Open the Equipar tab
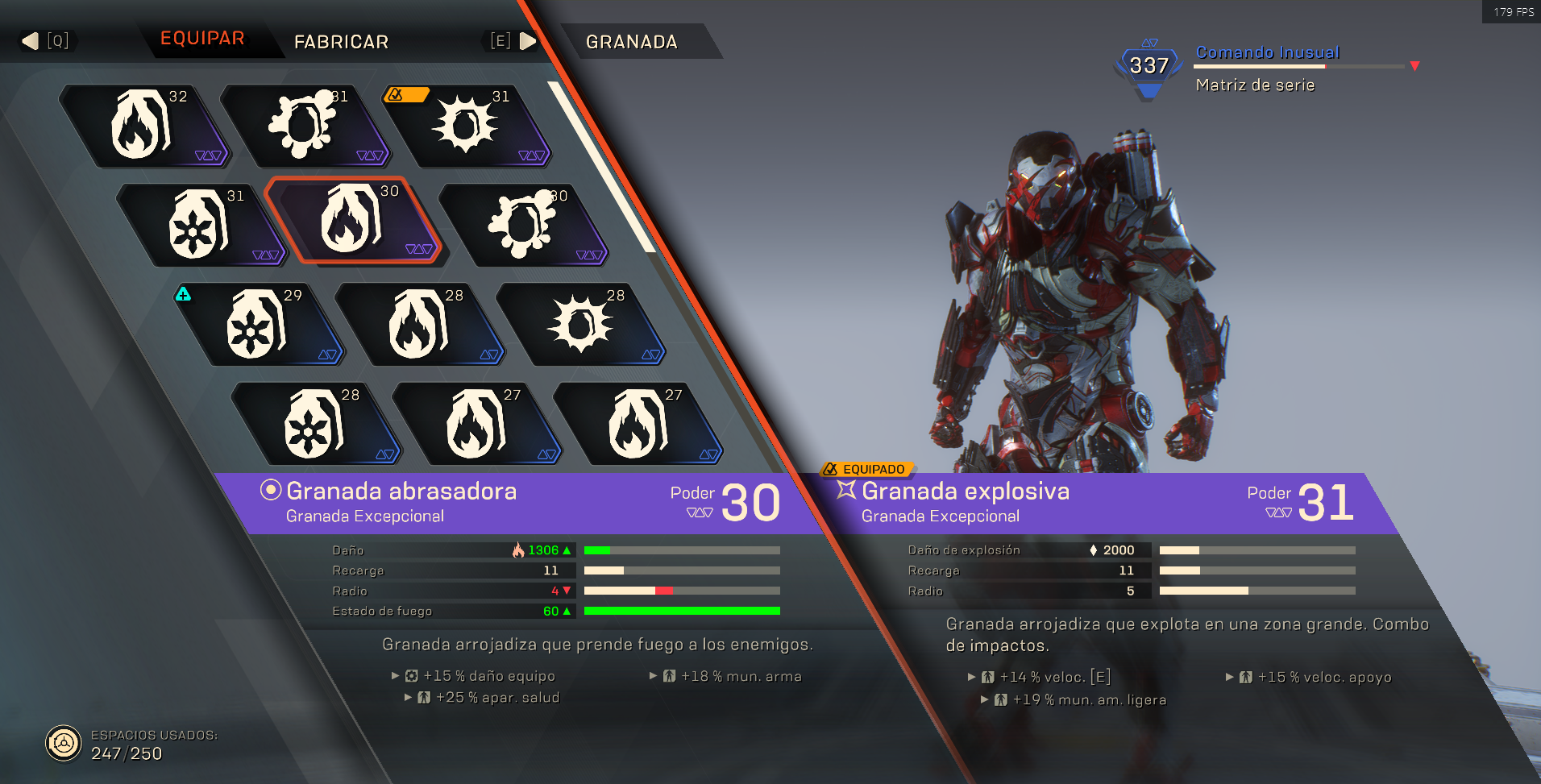 (x=202, y=39)
